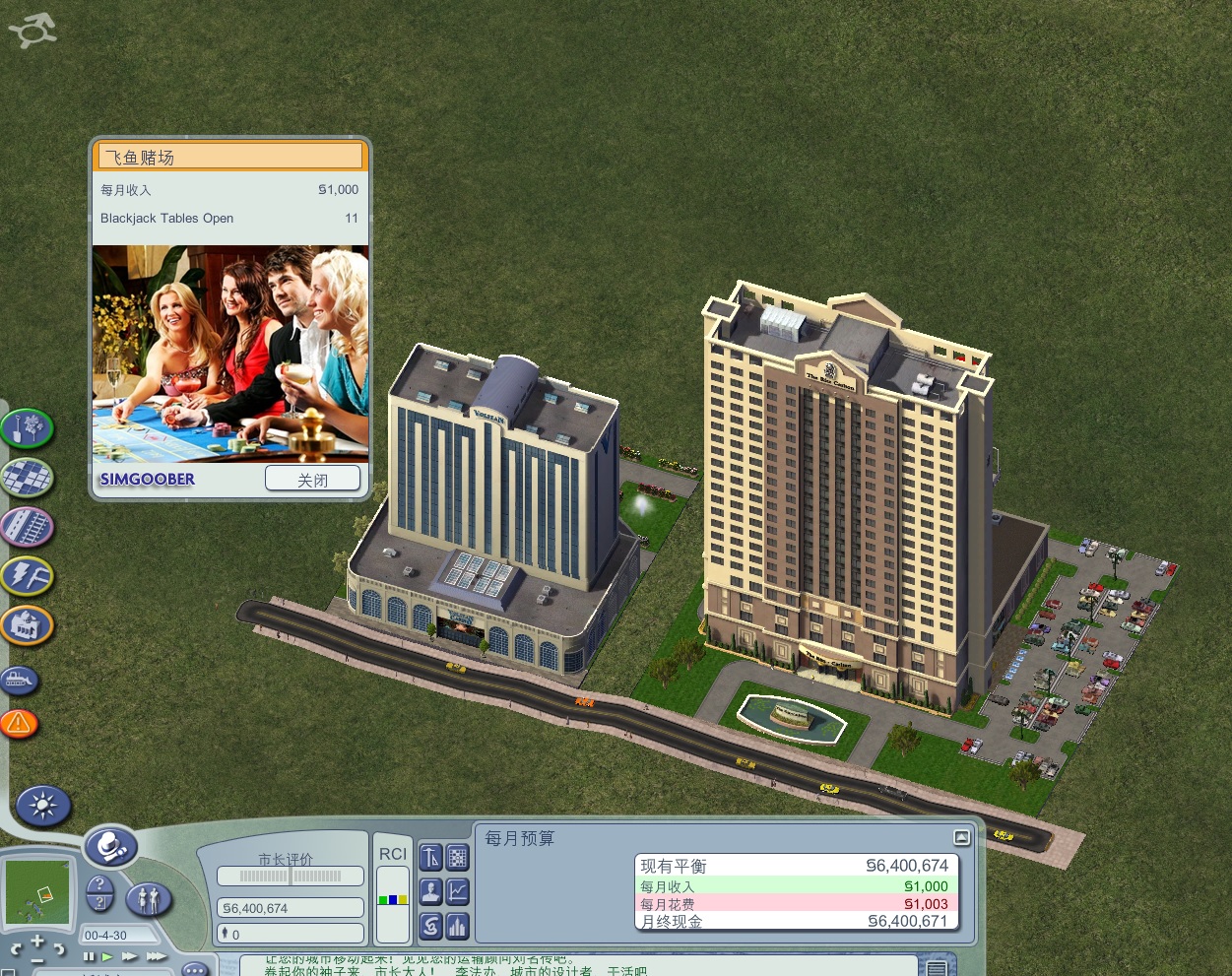Open the road and rail transportation menu

click(x=27, y=527)
